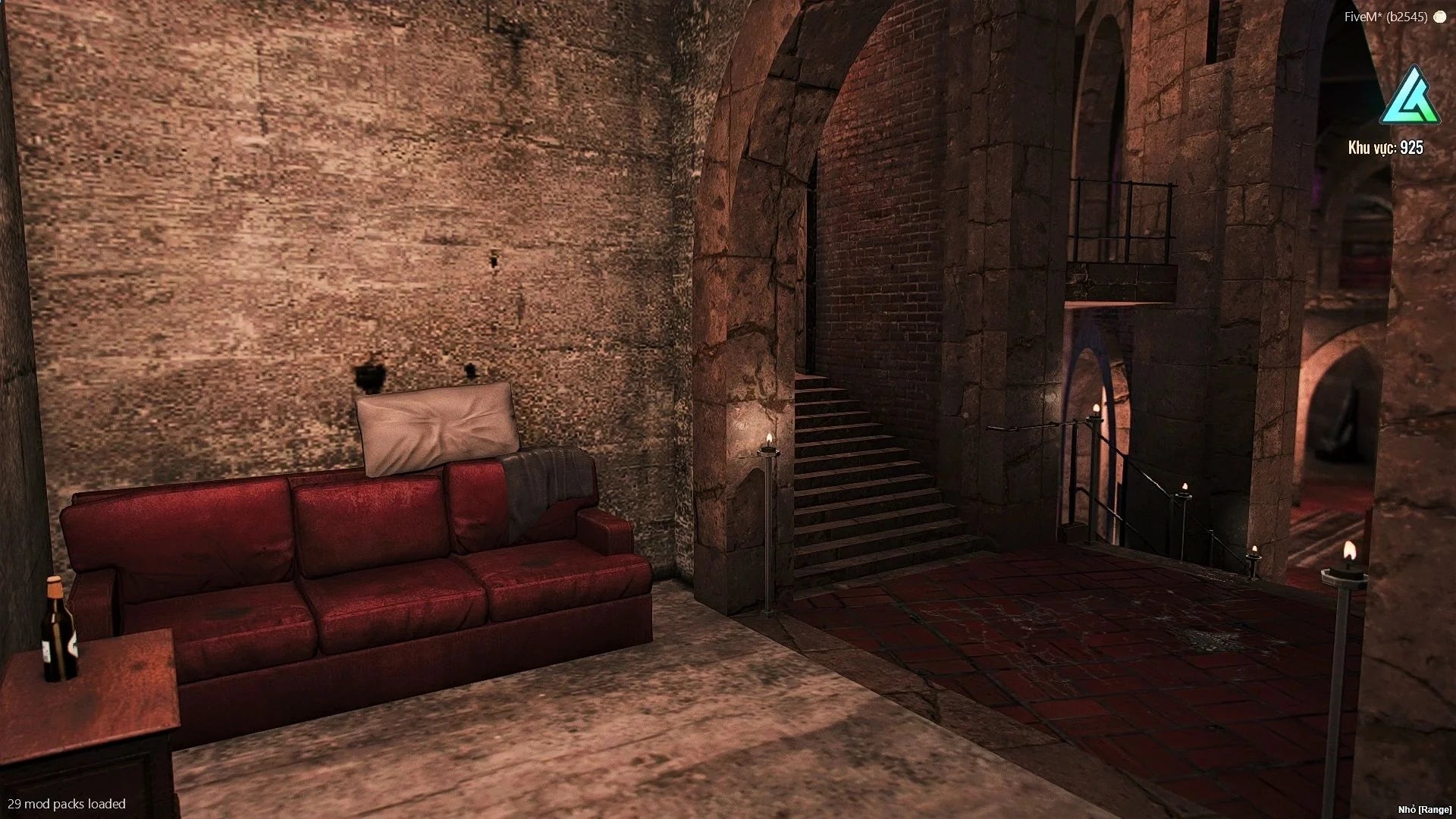Click the Nhỏ [Range] voice indicator
This screenshot has height=819, width=1456.
1425,810
